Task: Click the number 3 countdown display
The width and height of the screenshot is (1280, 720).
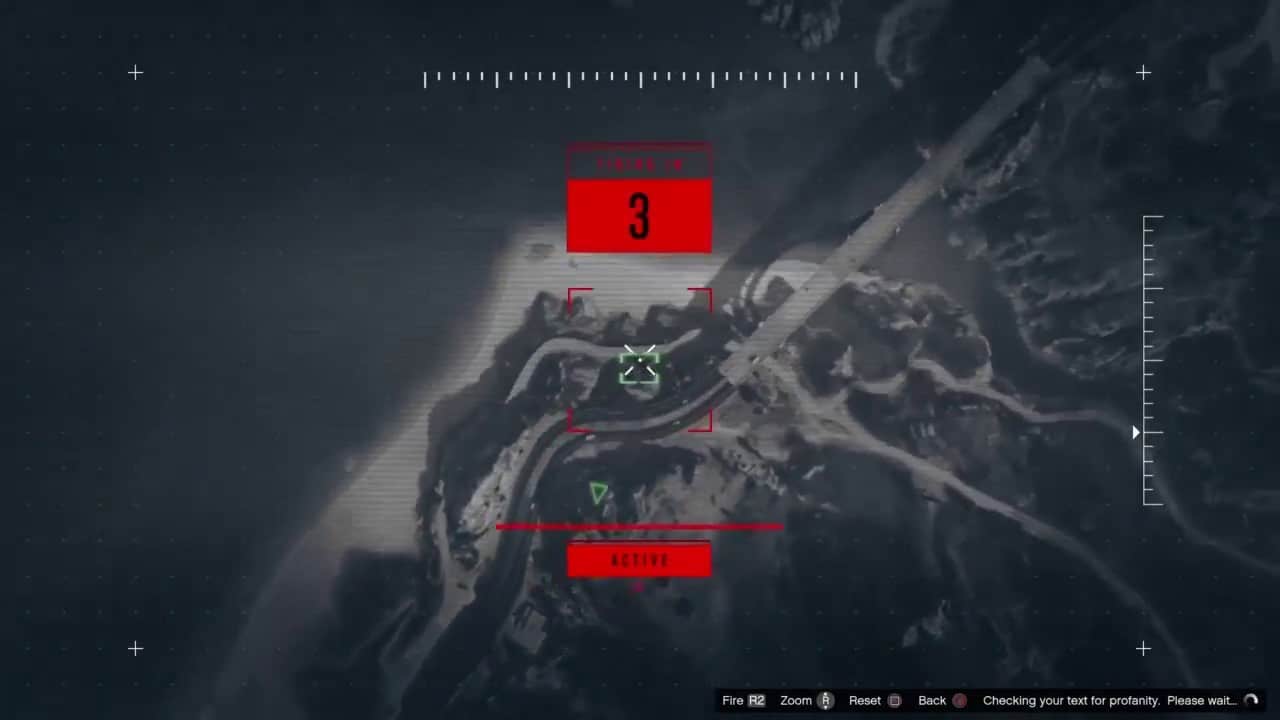Action: (639, 215)
